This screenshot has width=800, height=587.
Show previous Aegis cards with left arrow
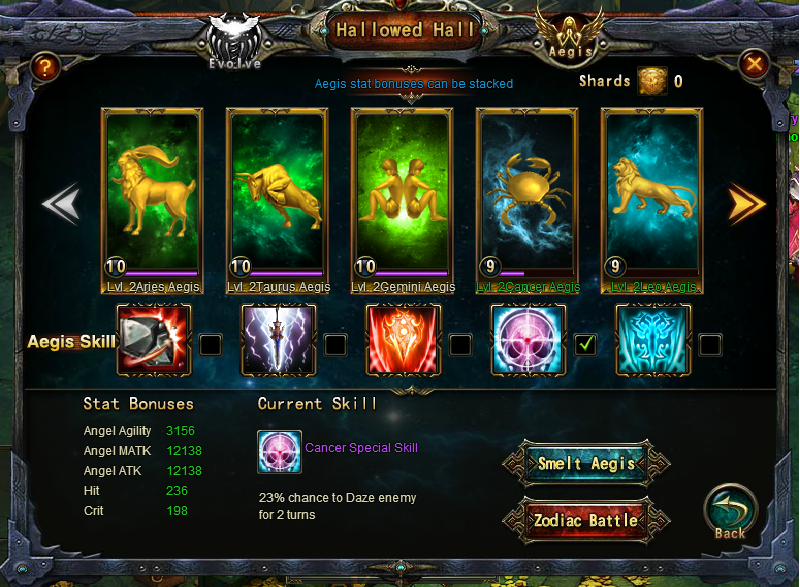tap(60, 203)
